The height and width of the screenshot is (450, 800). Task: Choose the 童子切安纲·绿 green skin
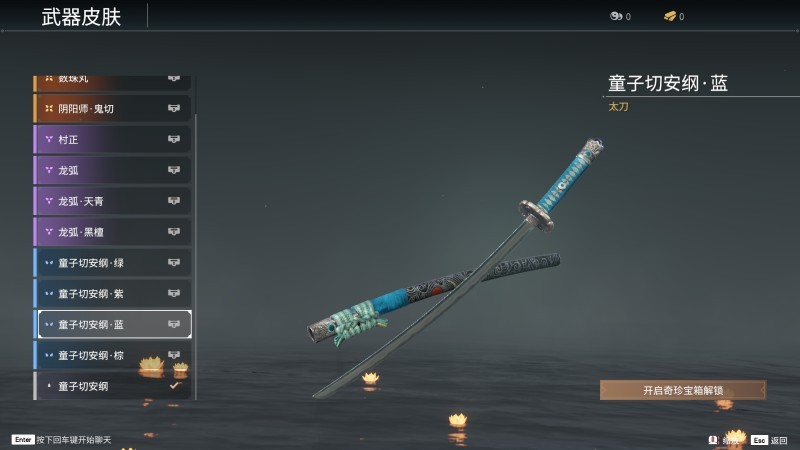112,263
